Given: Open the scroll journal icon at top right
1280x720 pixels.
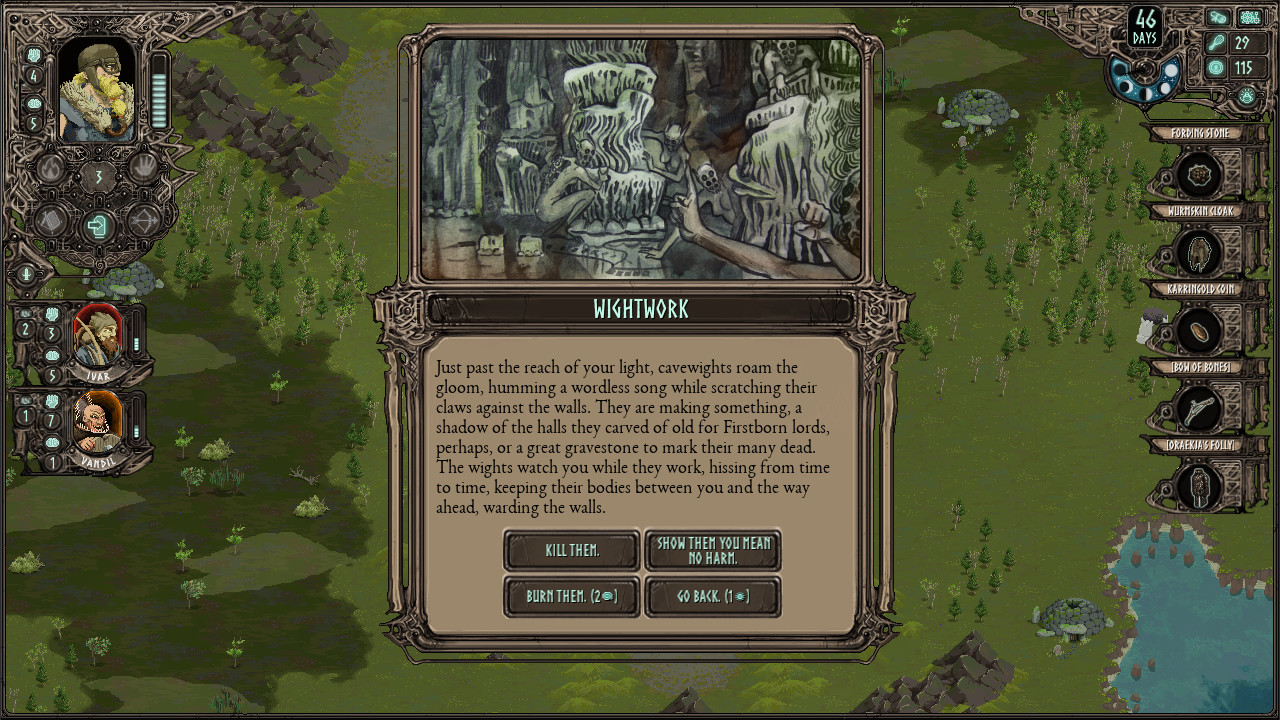Looking at the screenshot, I should point(1217,17).
